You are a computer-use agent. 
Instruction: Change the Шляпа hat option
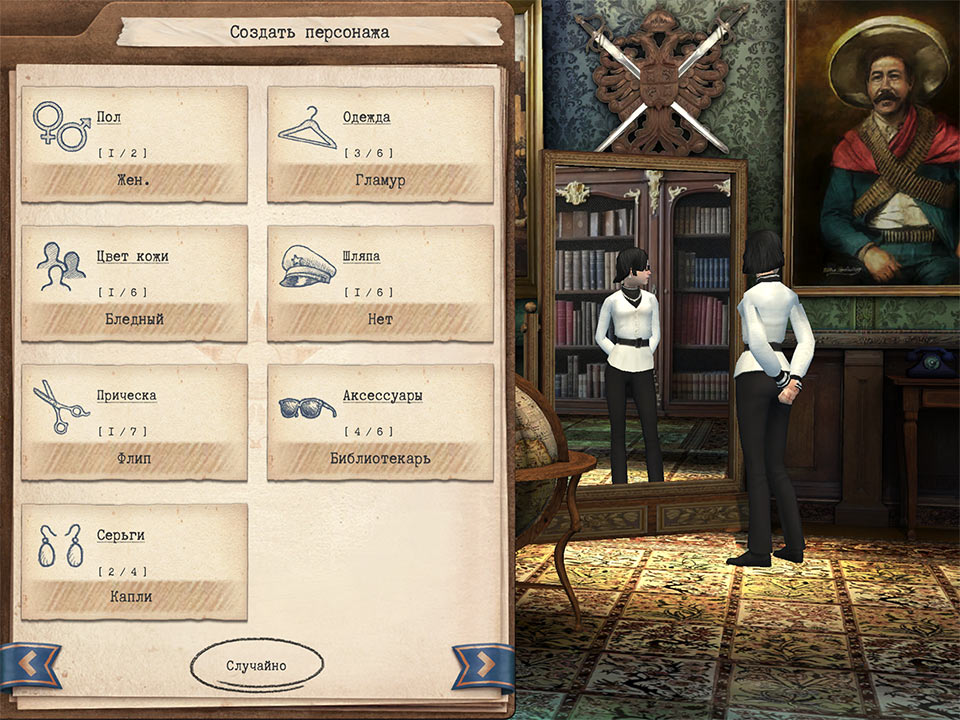pos(380,283)
